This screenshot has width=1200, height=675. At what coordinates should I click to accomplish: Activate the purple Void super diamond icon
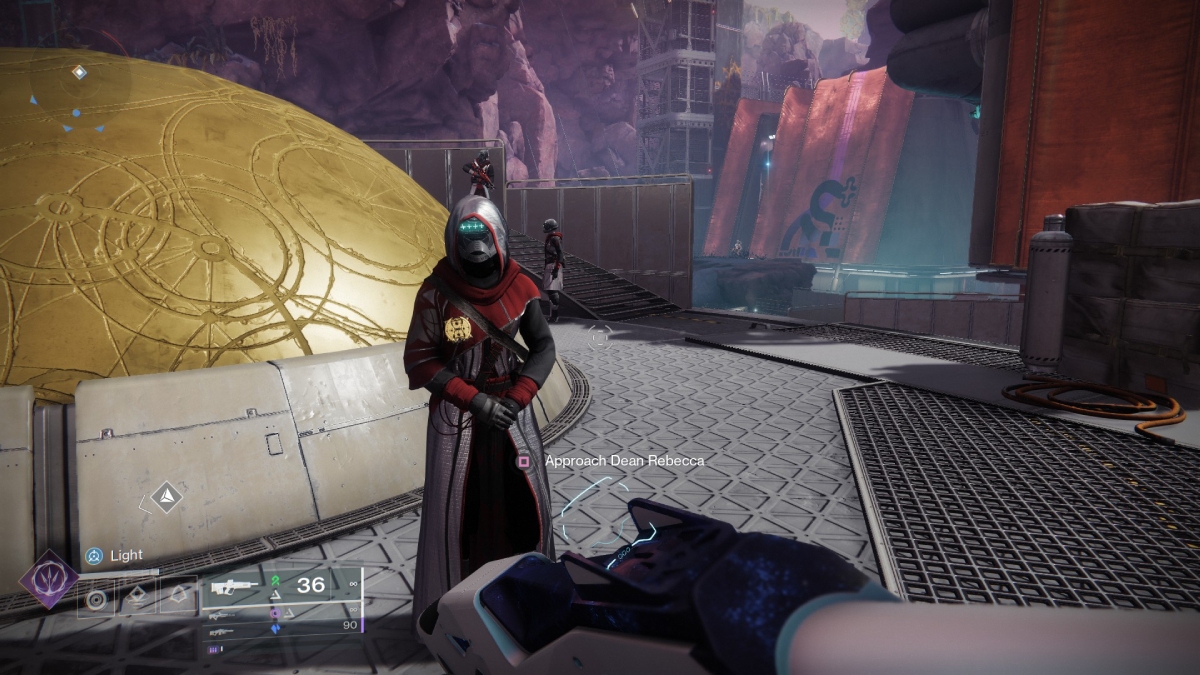point(49,579)
